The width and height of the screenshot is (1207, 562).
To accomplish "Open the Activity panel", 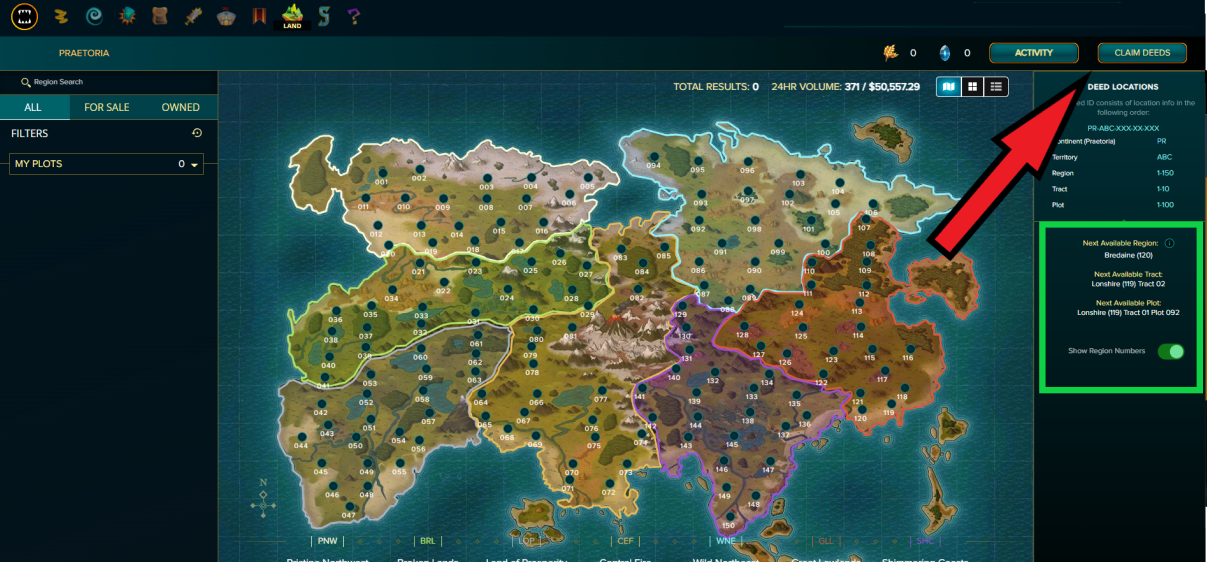I will point(1034,53).
